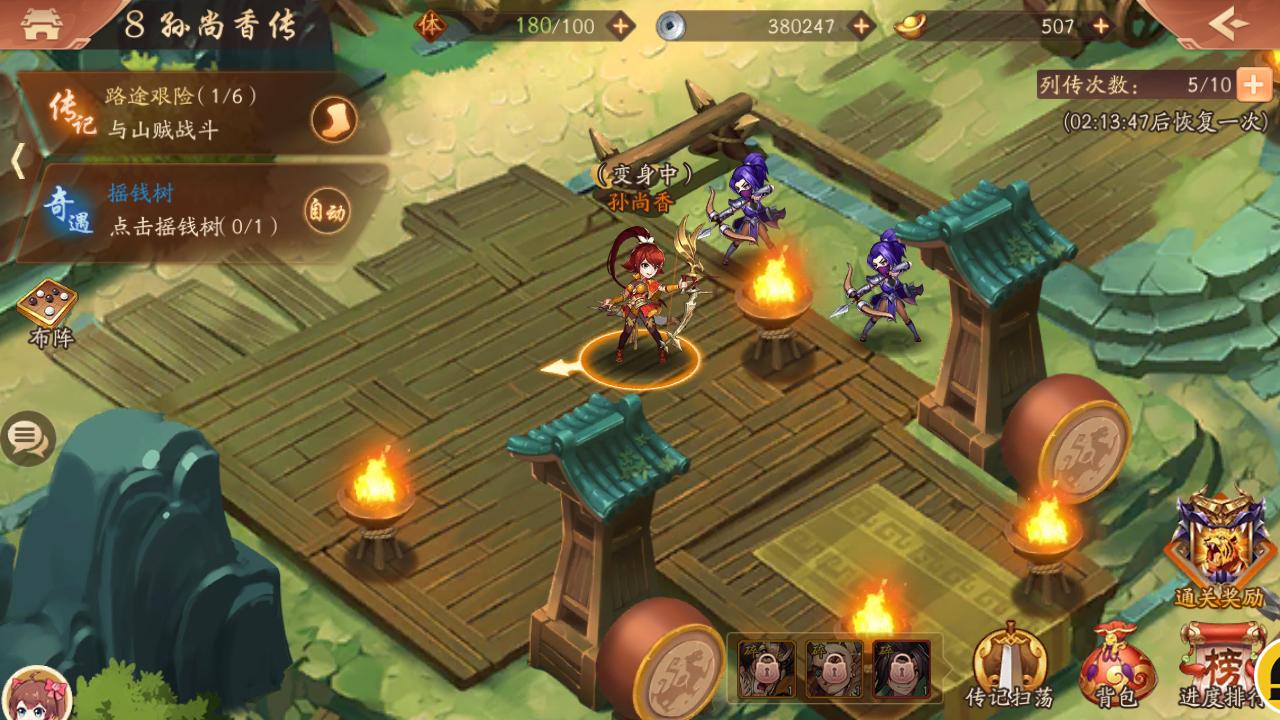Tap the girl avatar portrait
Image resolution: width=1280 pixels, height=720 pixels.
coord(36,693)
